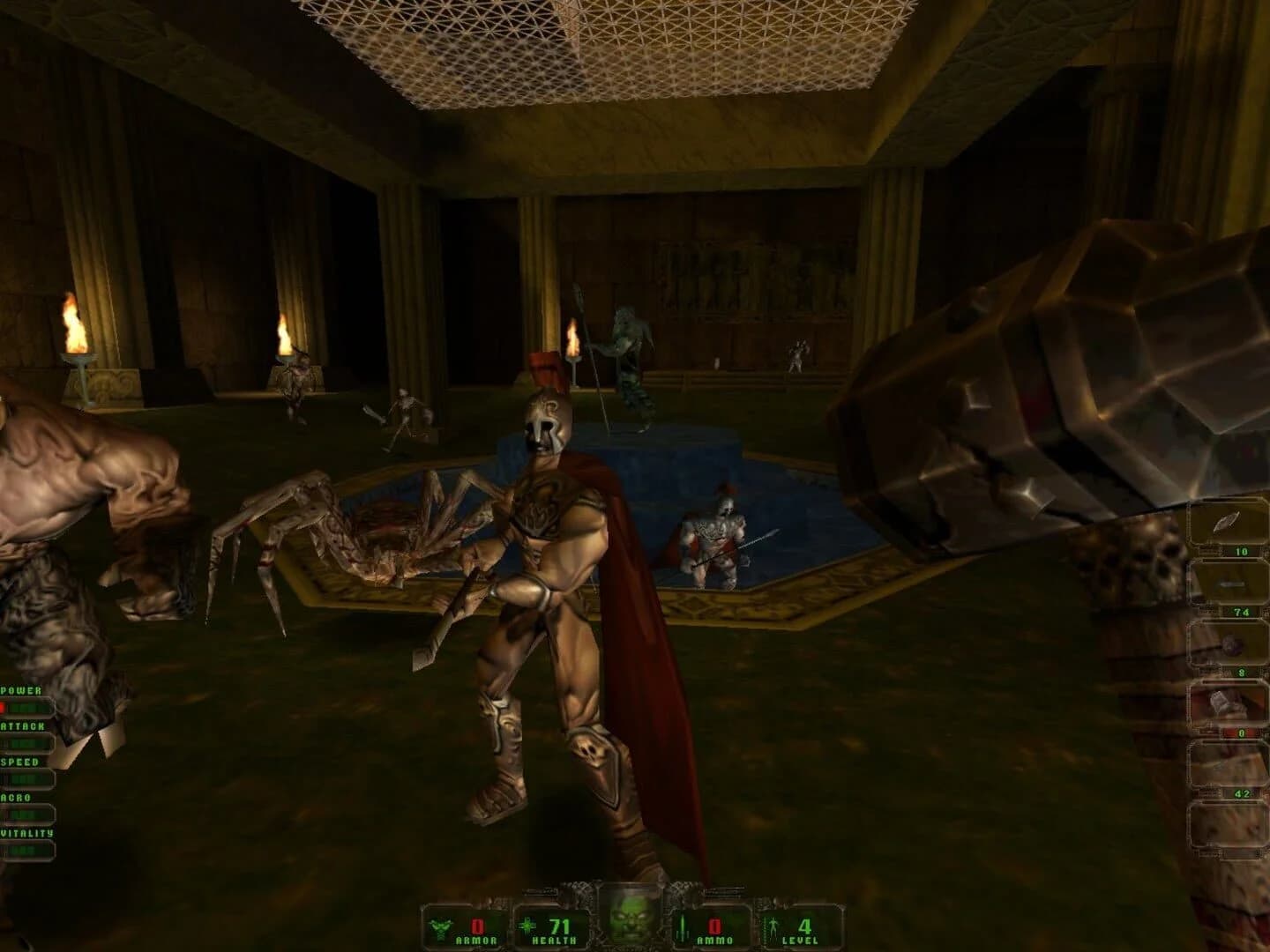This screenshot has height=952, width=1270.
Task: Click the gun icon beside the AMMO counter
Action: tap(682, 927)
